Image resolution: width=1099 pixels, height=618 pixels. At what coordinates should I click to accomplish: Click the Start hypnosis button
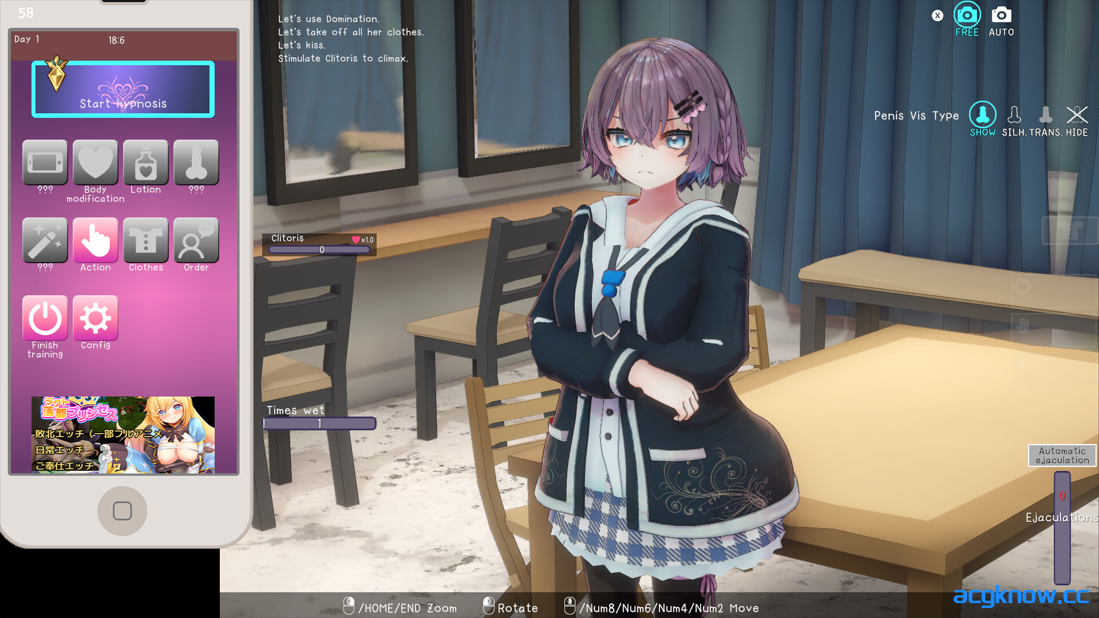[x=123, y=90]
